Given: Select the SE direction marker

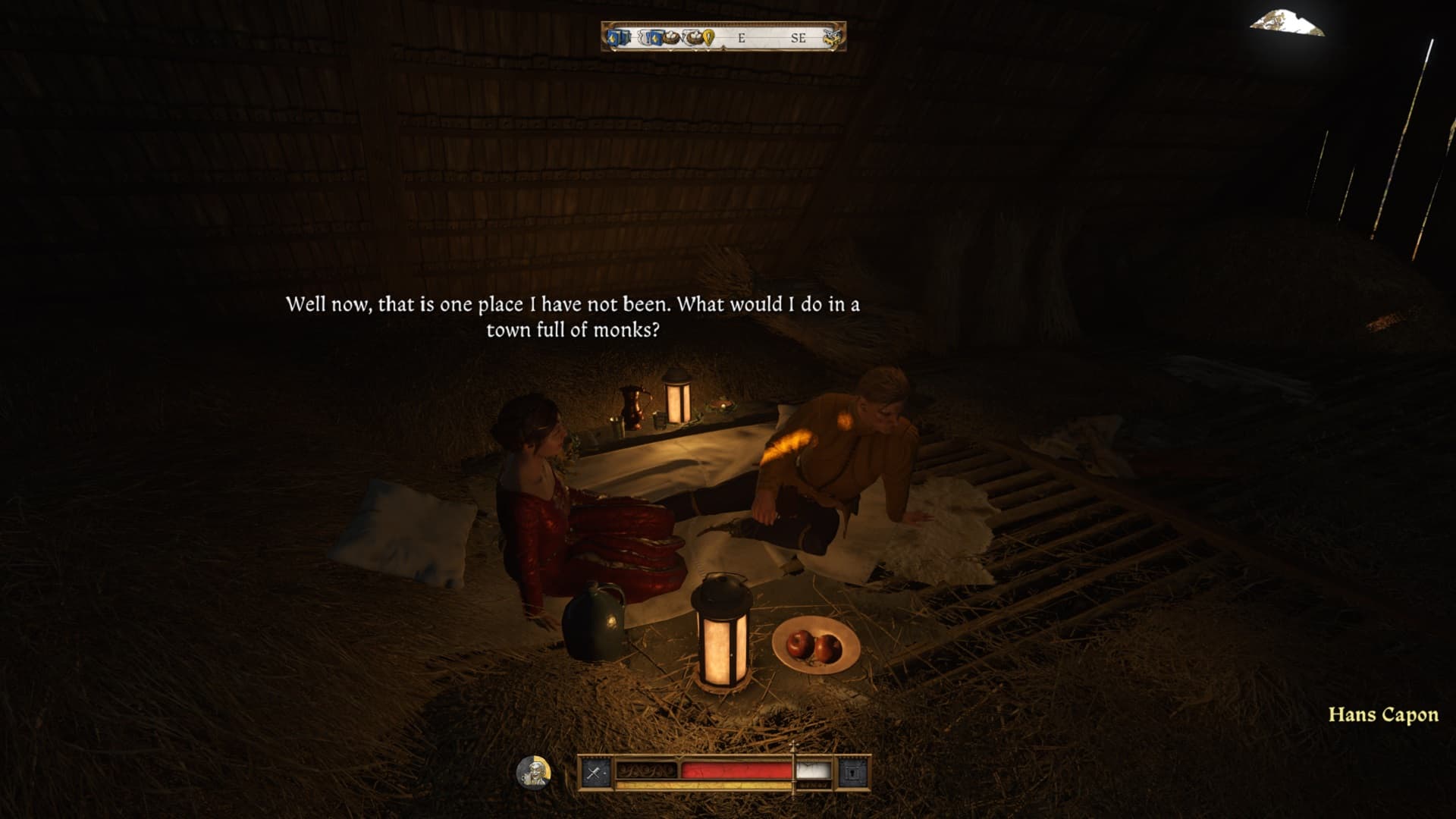Looking at the screenshot, I should pyautogui.click(x=797, y=36).
